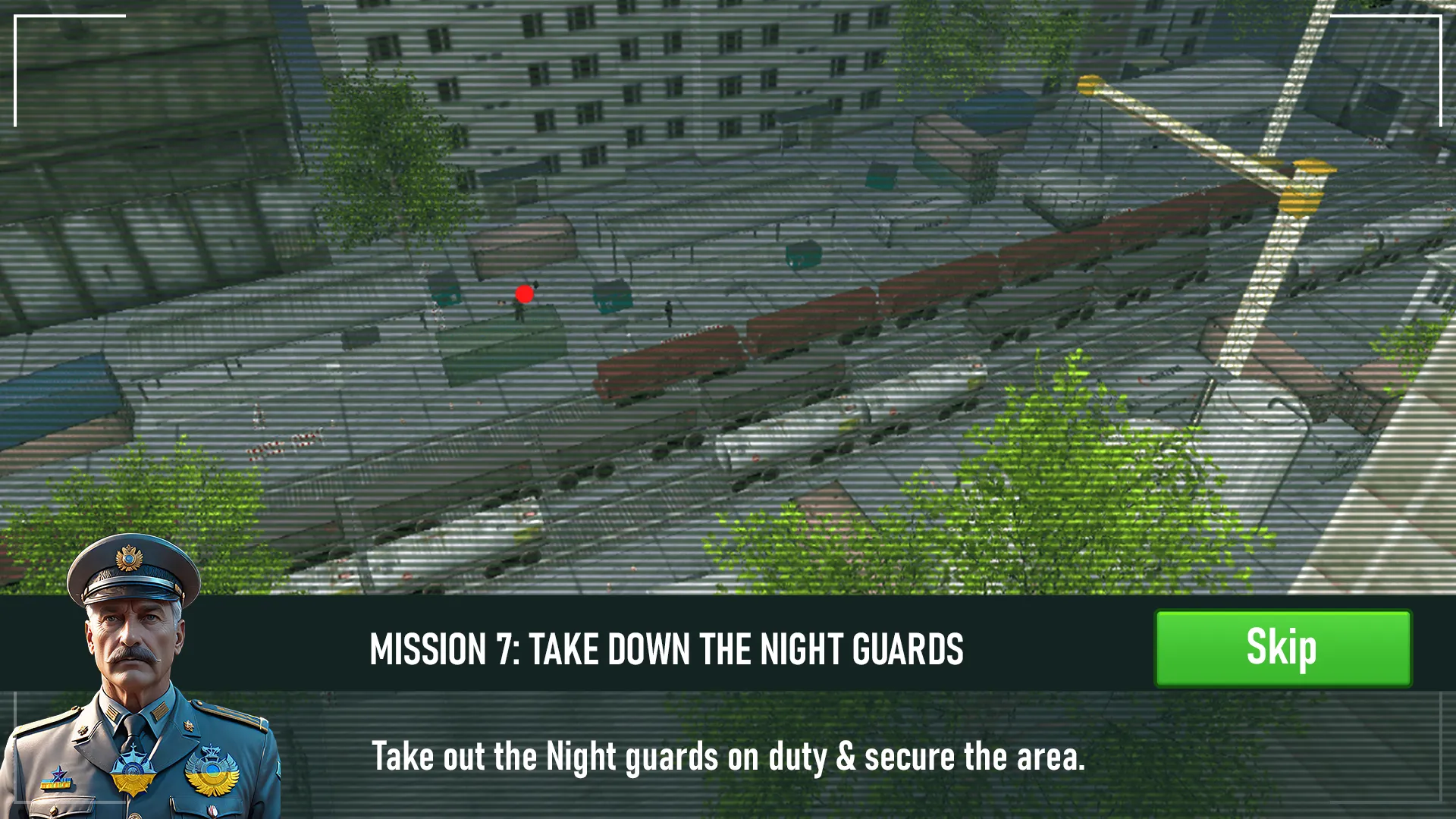Select the guard standing near the red marker
The width and height of the screenshot is (1456, 819).
[x=519, y=312]
